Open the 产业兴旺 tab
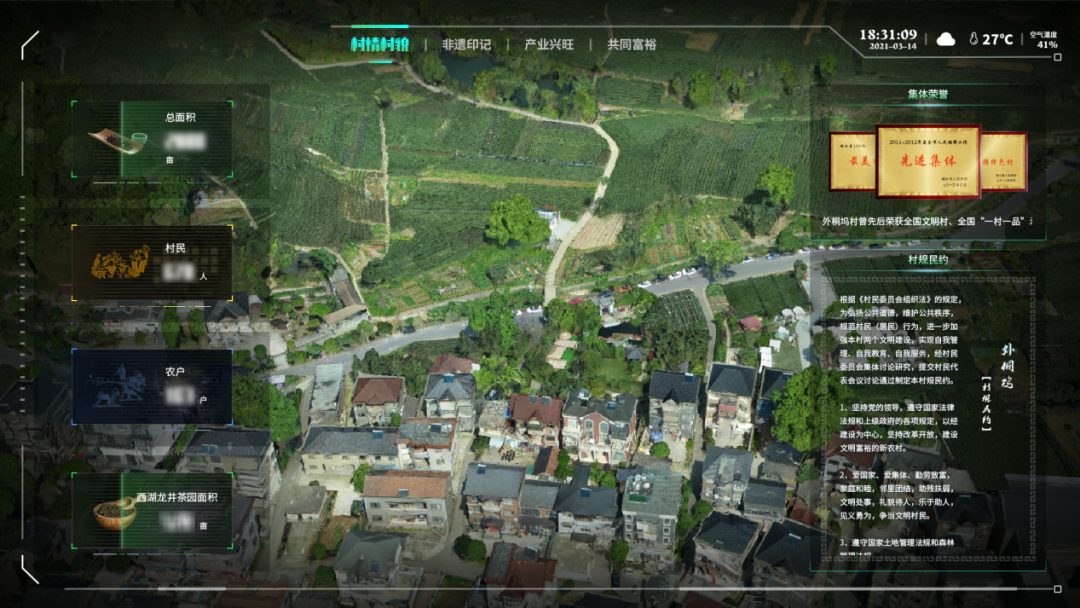This screenshot has height=608, width=1080. click(549, 45)
